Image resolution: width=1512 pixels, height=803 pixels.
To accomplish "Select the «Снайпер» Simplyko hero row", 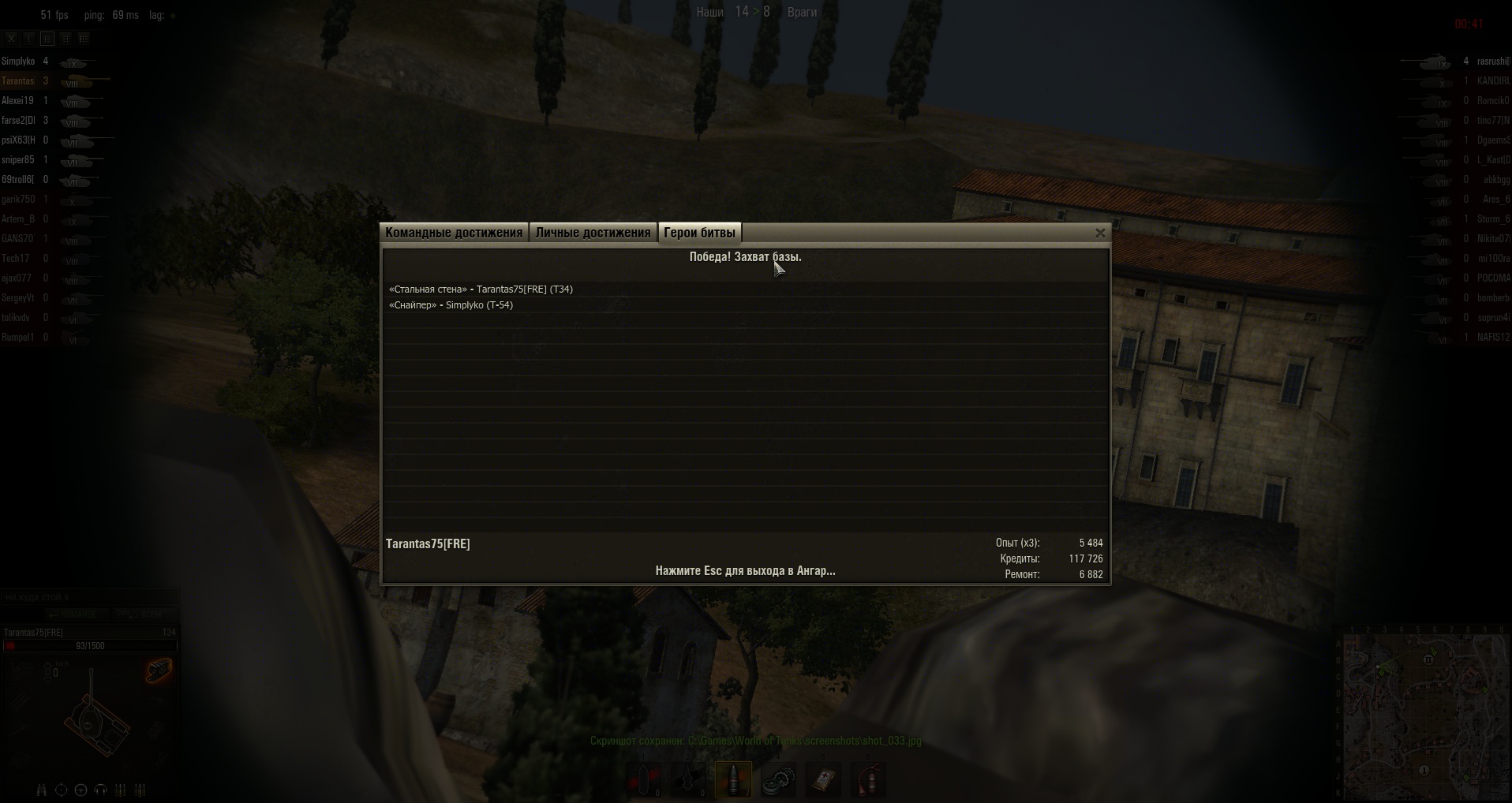I will 451,305.
